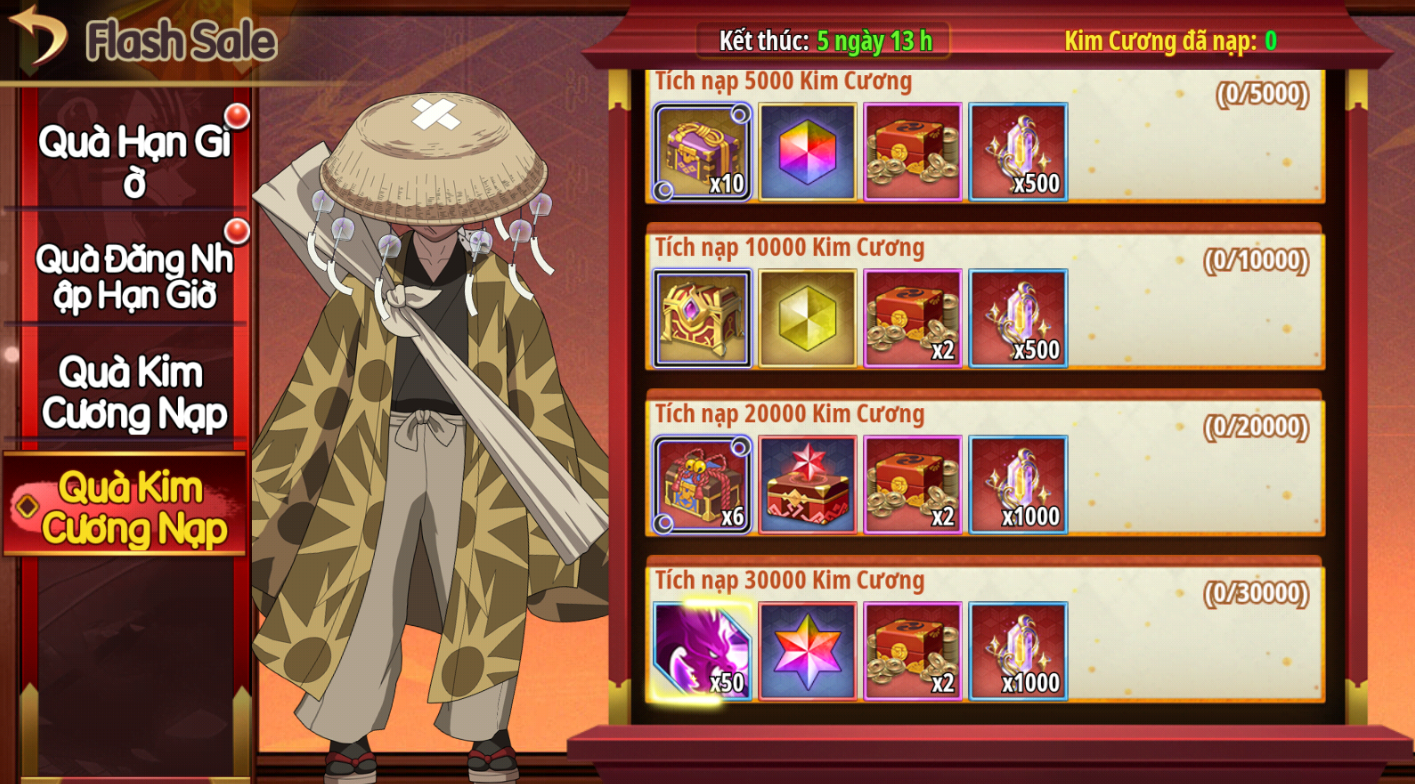Inspect the rainbow six-pointed star reward

coord(807,651)
